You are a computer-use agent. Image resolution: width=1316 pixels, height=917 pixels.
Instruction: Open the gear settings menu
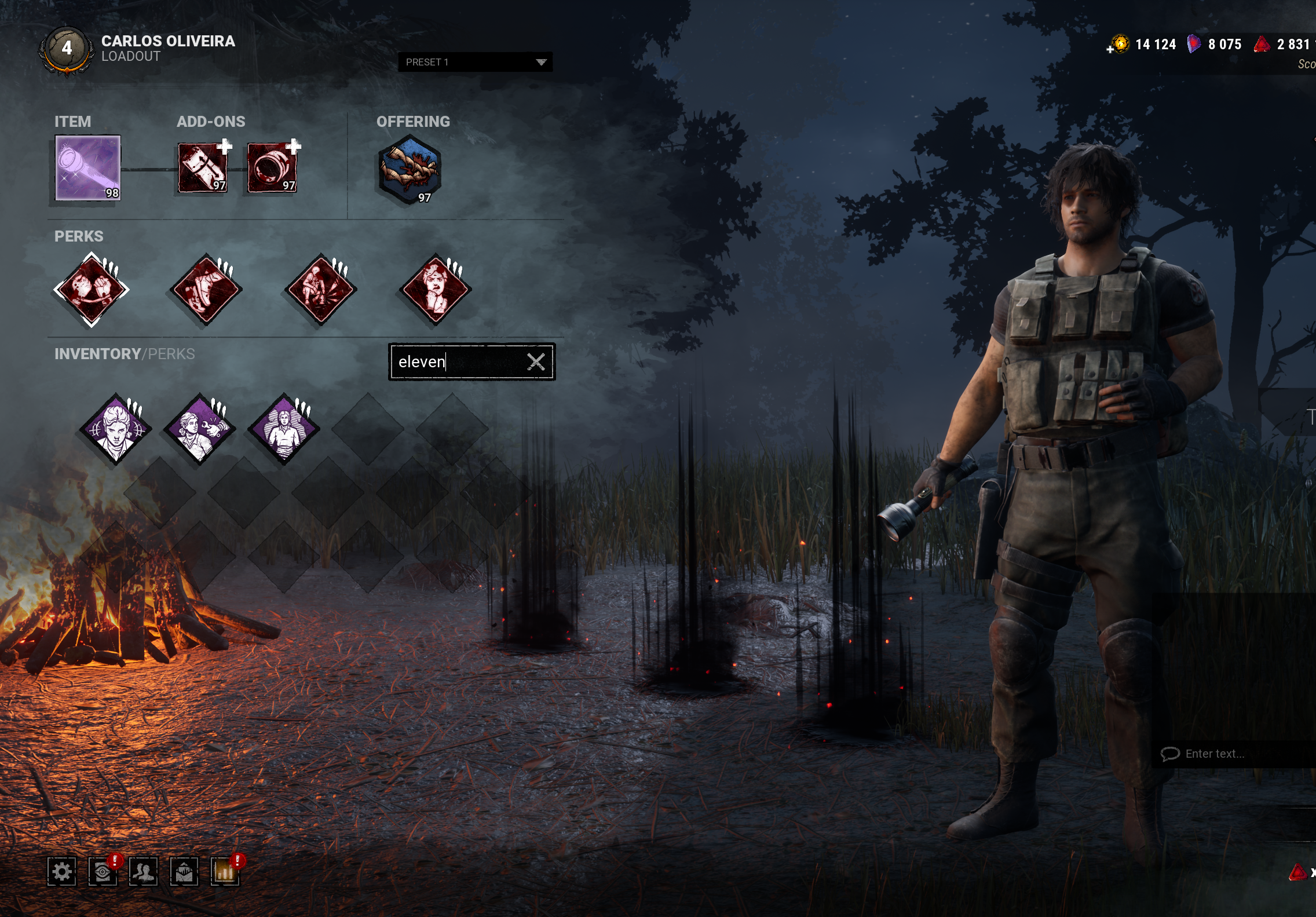[x=62, y=872]
